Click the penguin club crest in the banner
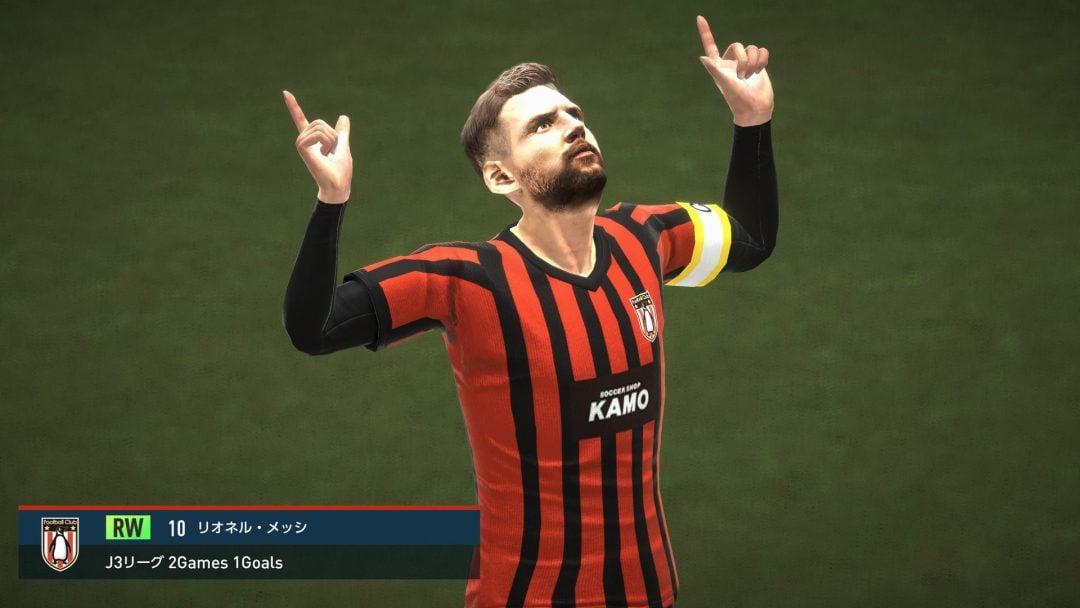 [60, 544]
